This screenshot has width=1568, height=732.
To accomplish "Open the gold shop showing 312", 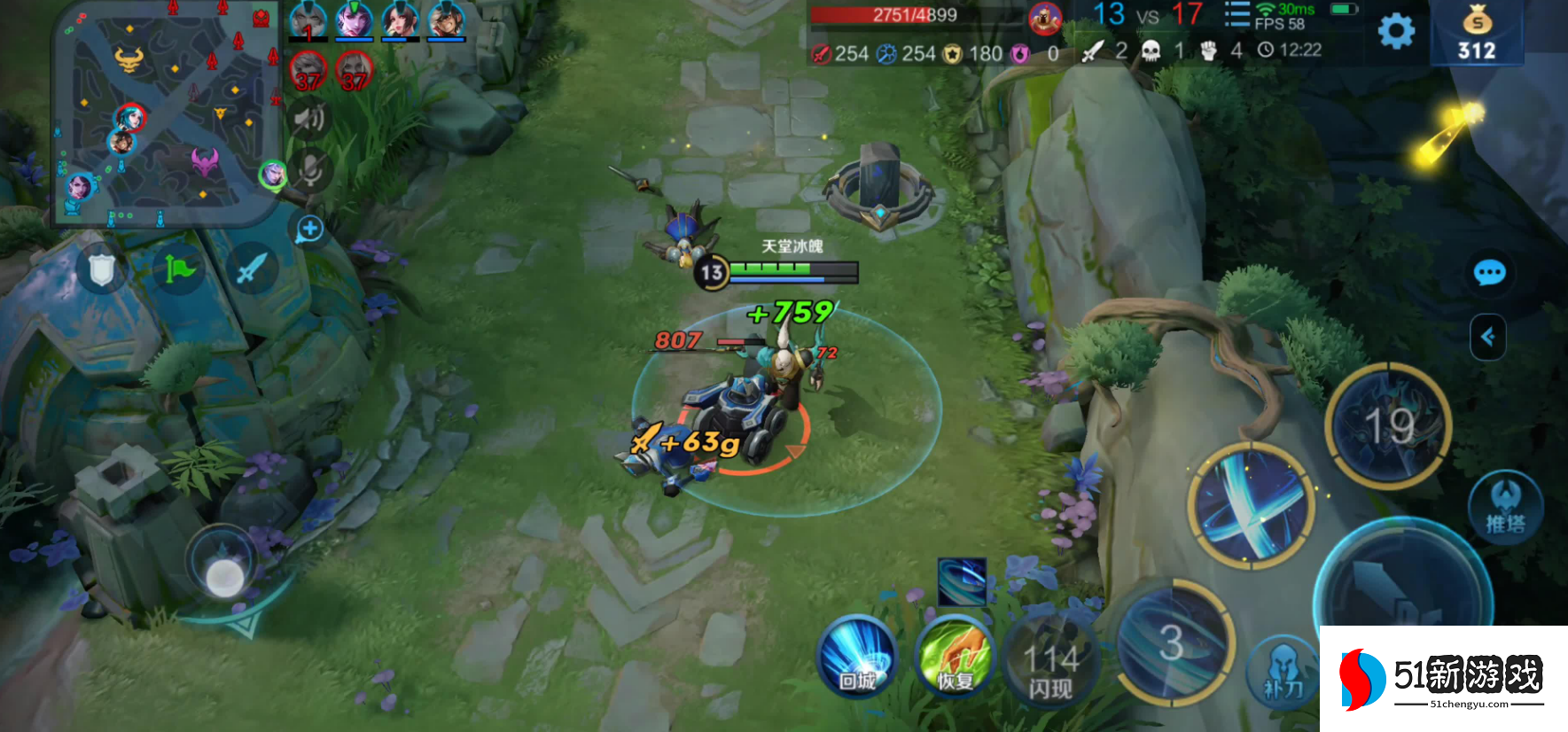I will pos(1477,34).
